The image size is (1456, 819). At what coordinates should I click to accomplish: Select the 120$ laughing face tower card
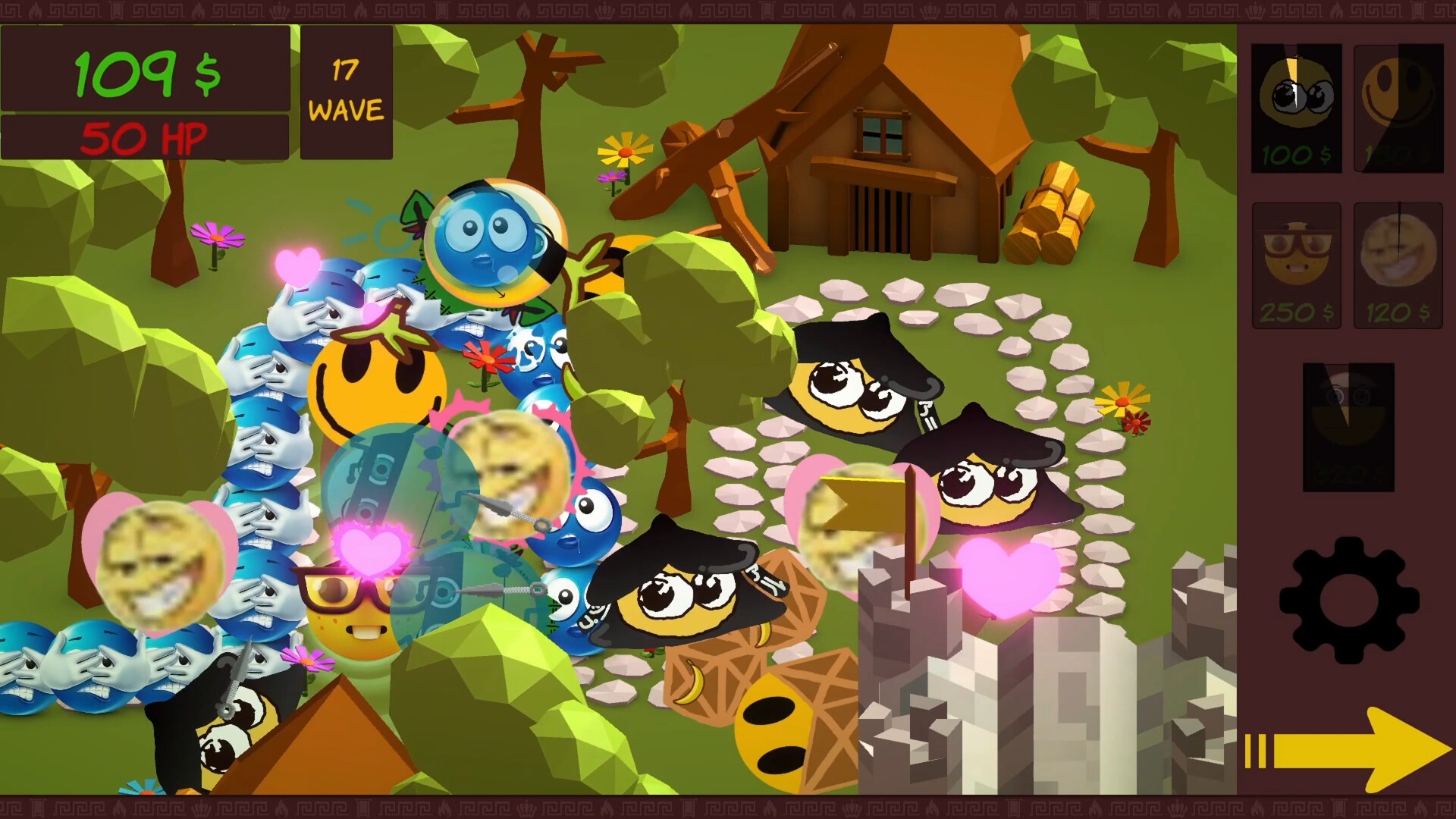(1398, 267)
